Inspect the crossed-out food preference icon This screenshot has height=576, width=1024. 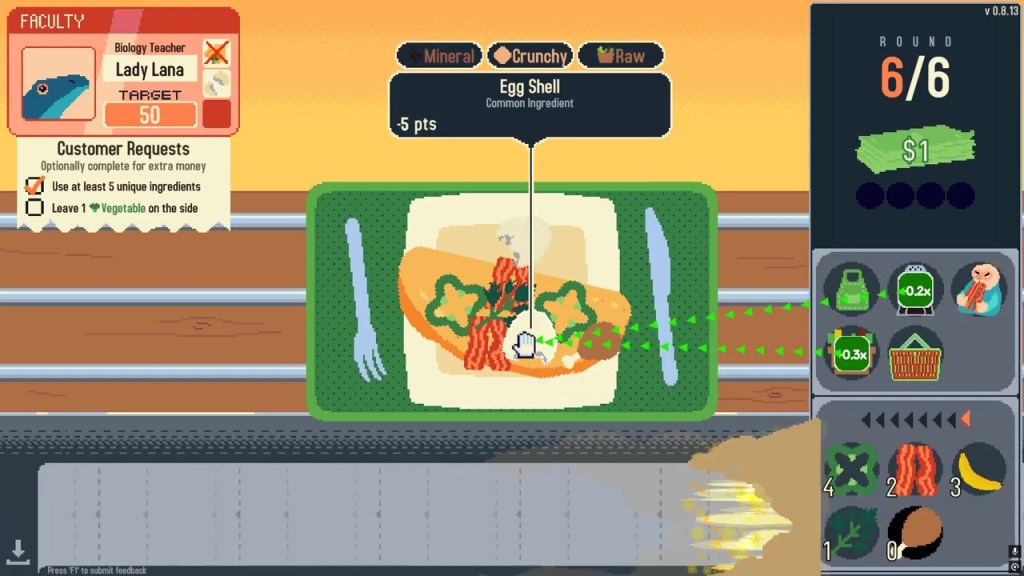216,53
